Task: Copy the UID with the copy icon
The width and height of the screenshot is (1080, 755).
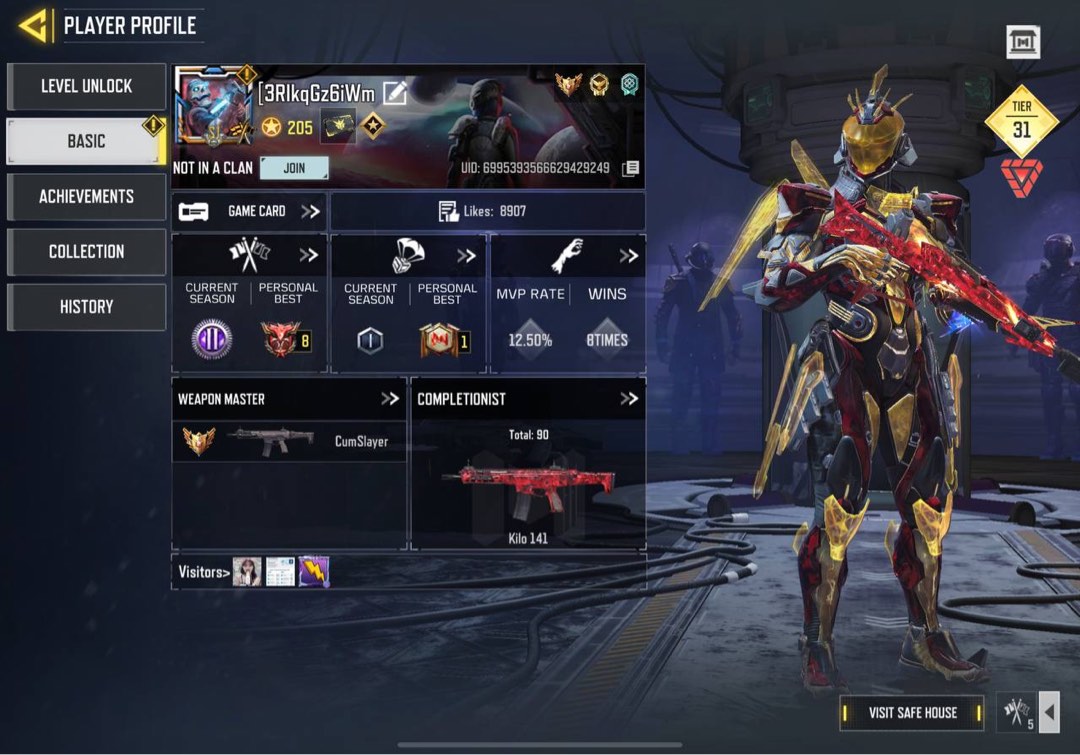Action: pos(630,168)
